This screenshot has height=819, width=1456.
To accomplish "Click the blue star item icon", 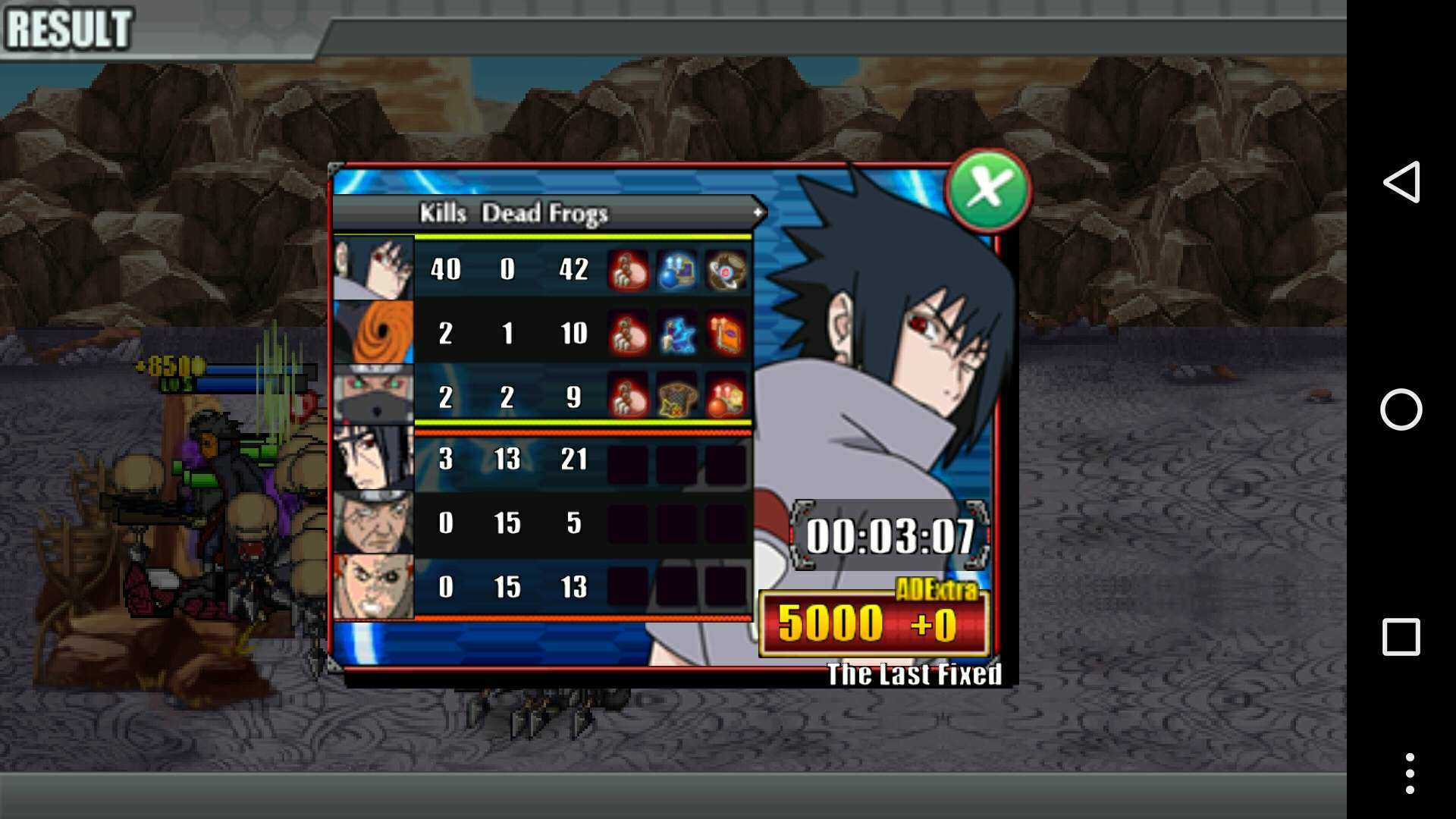I will 676,334.
